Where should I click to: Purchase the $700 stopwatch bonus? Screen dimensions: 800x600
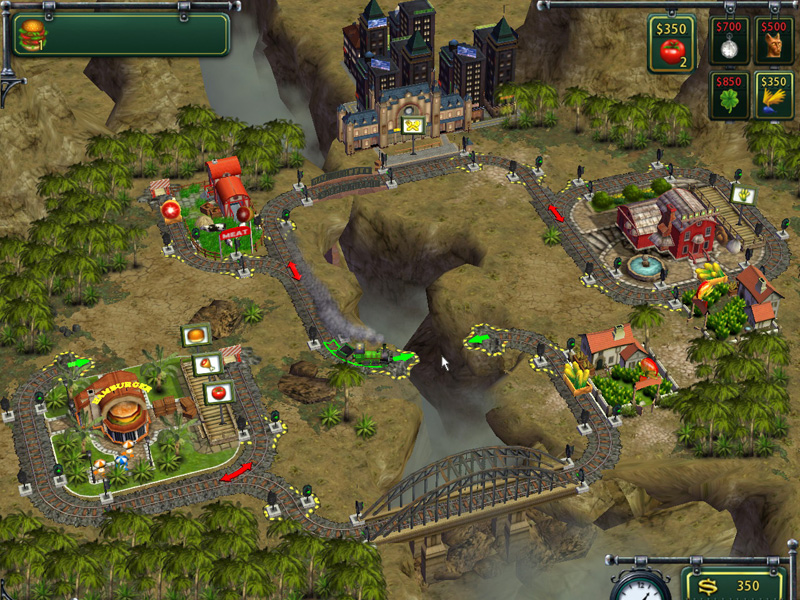coord(729,40)
